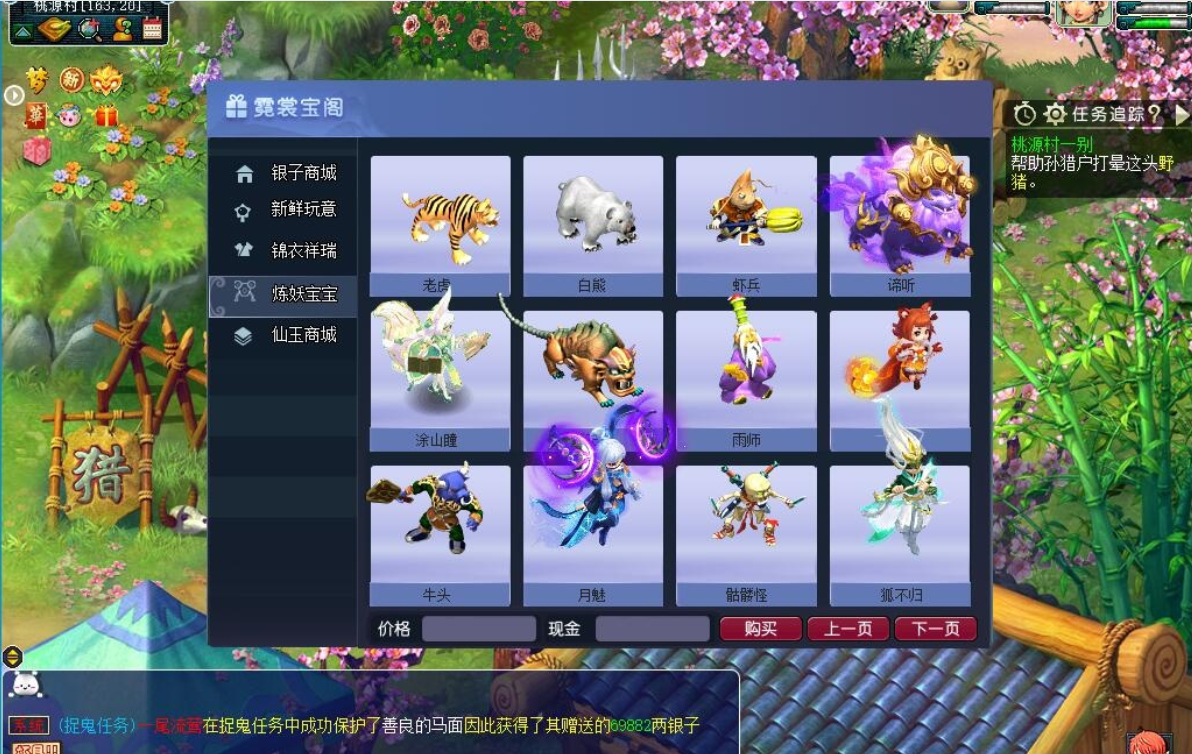Click the red 购买 buy button
The width and height of the screenshot is (1192, 754).
pos(761,629)
